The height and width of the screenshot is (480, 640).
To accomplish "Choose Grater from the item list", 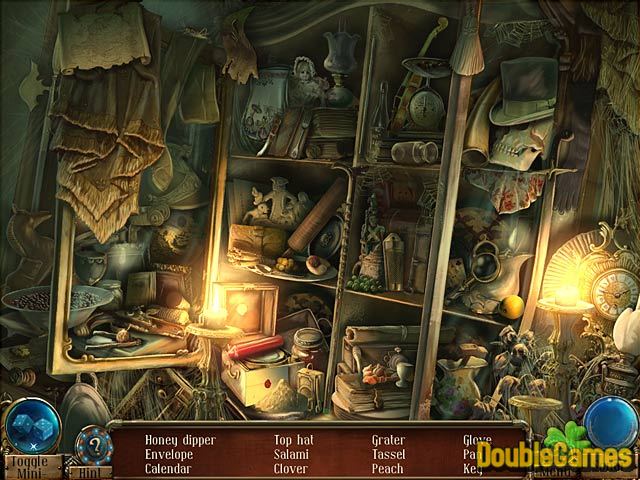I will point(389,439).
